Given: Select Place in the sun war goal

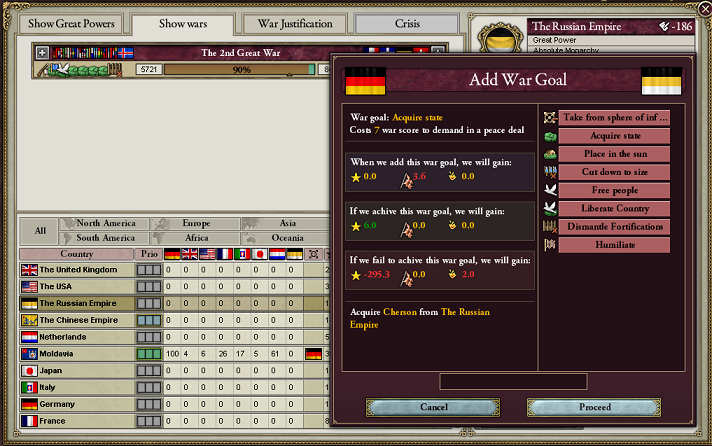Looking at the screenshot, I should [613, 154].
